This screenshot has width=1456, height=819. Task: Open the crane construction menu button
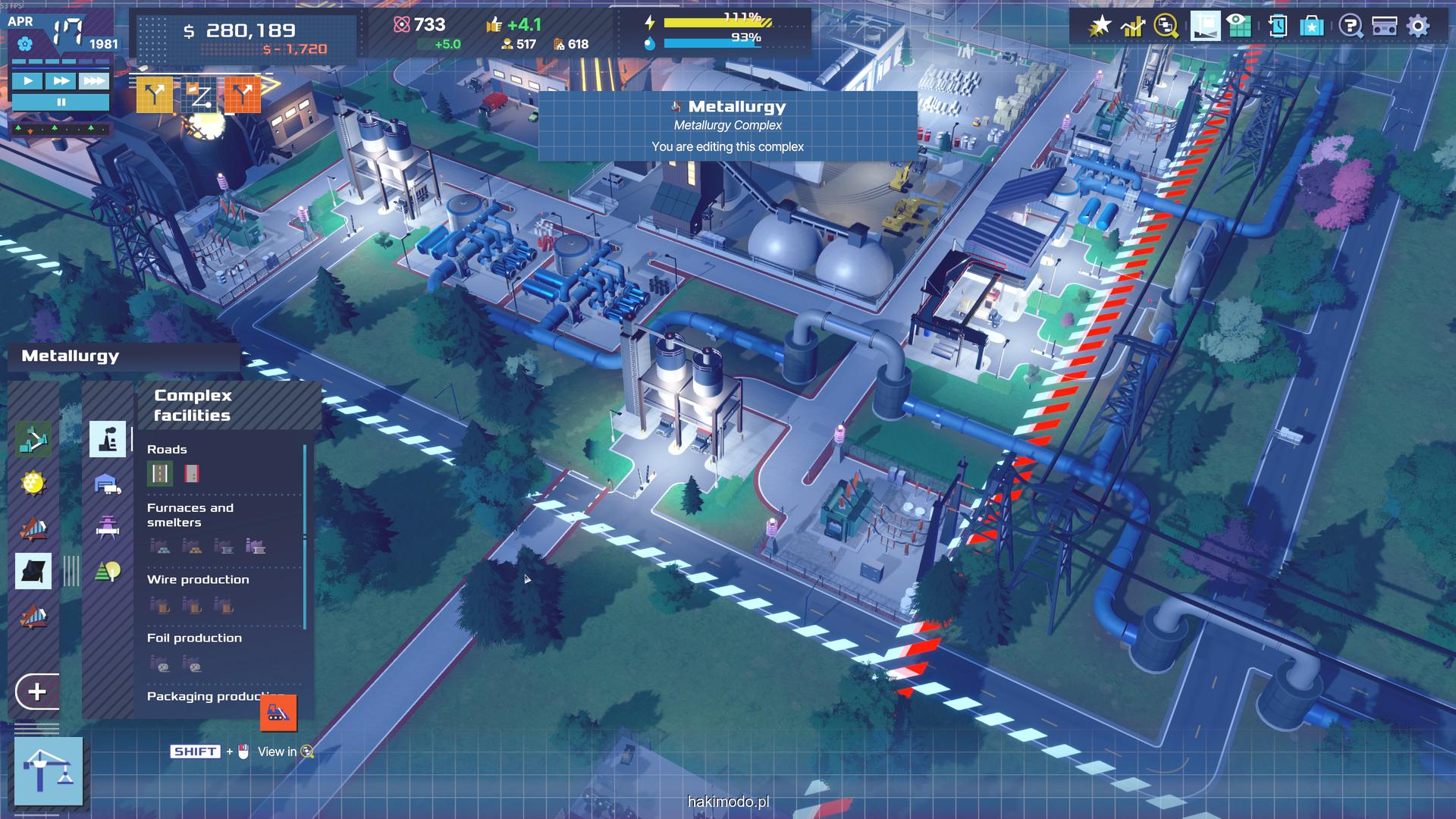pos(49,771)
